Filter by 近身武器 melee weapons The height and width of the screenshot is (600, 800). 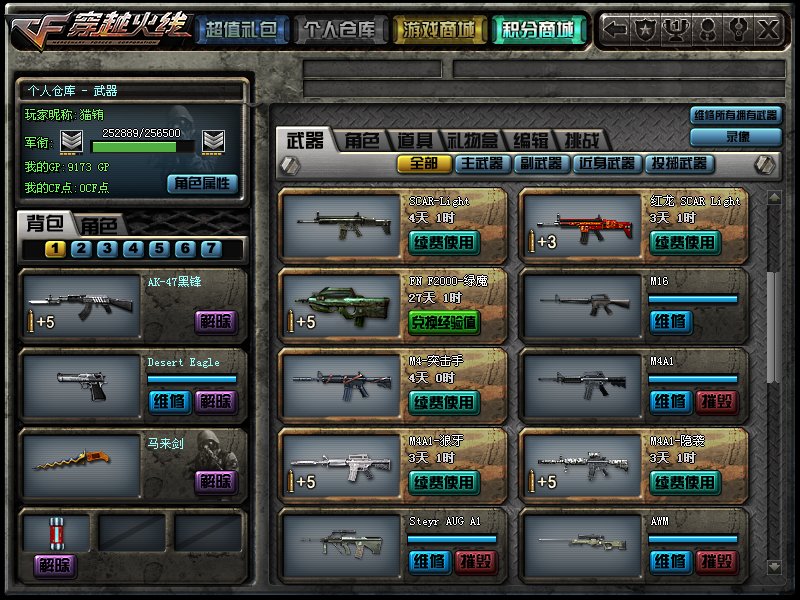pos(606,163)
